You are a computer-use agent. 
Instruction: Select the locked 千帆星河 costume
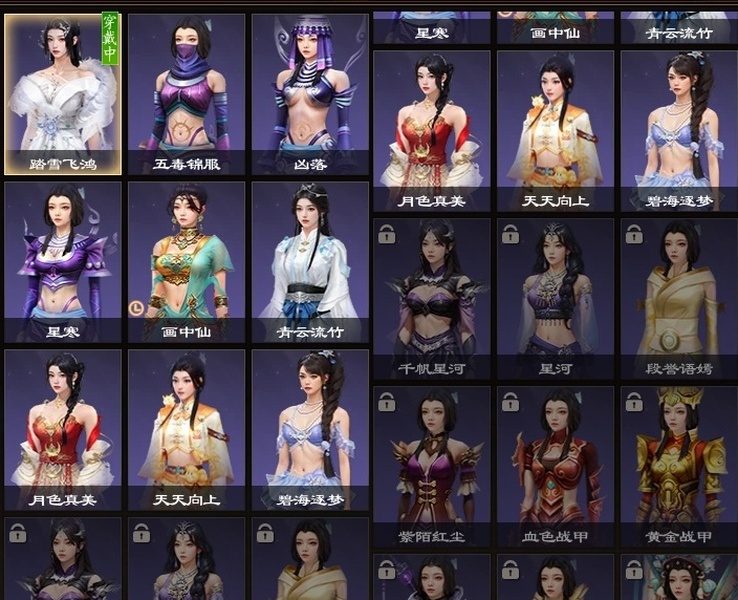(431, 298)
